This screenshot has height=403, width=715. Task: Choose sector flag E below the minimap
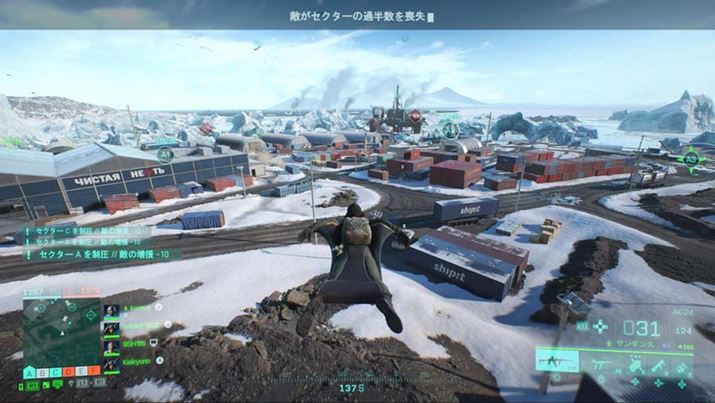pos(80,371)
